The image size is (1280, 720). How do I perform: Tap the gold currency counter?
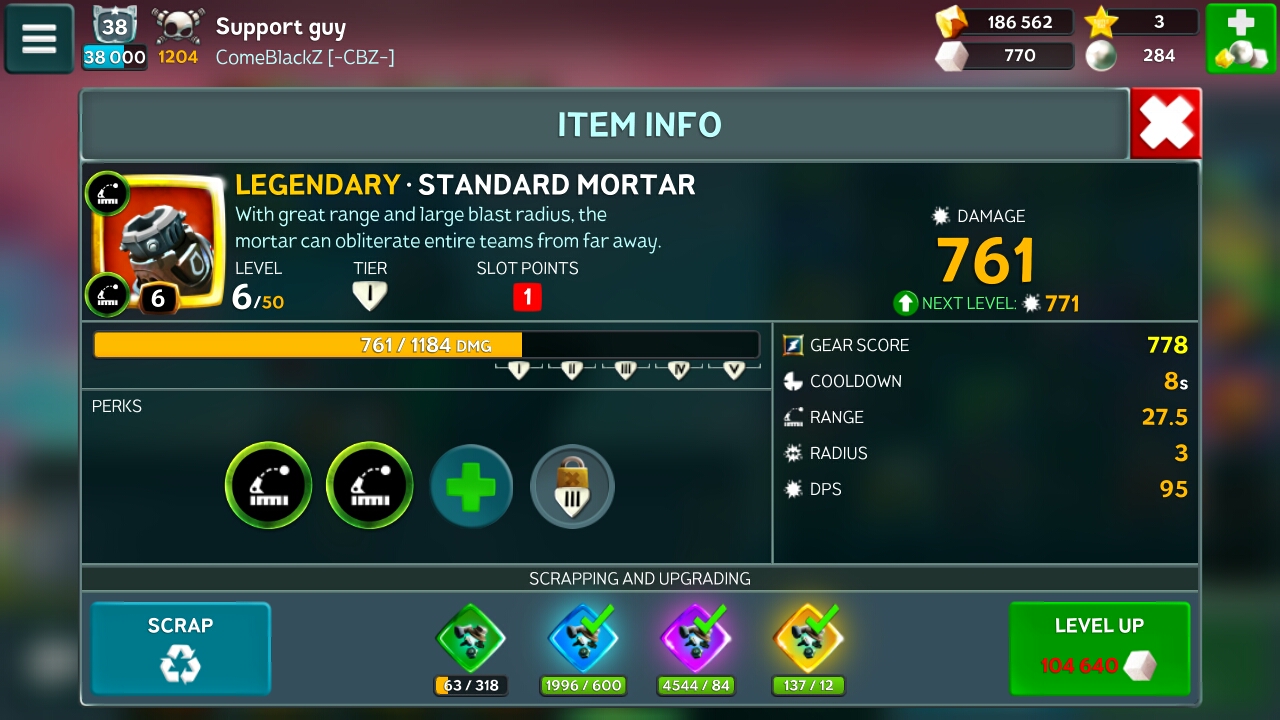[x=1004, y=22]
